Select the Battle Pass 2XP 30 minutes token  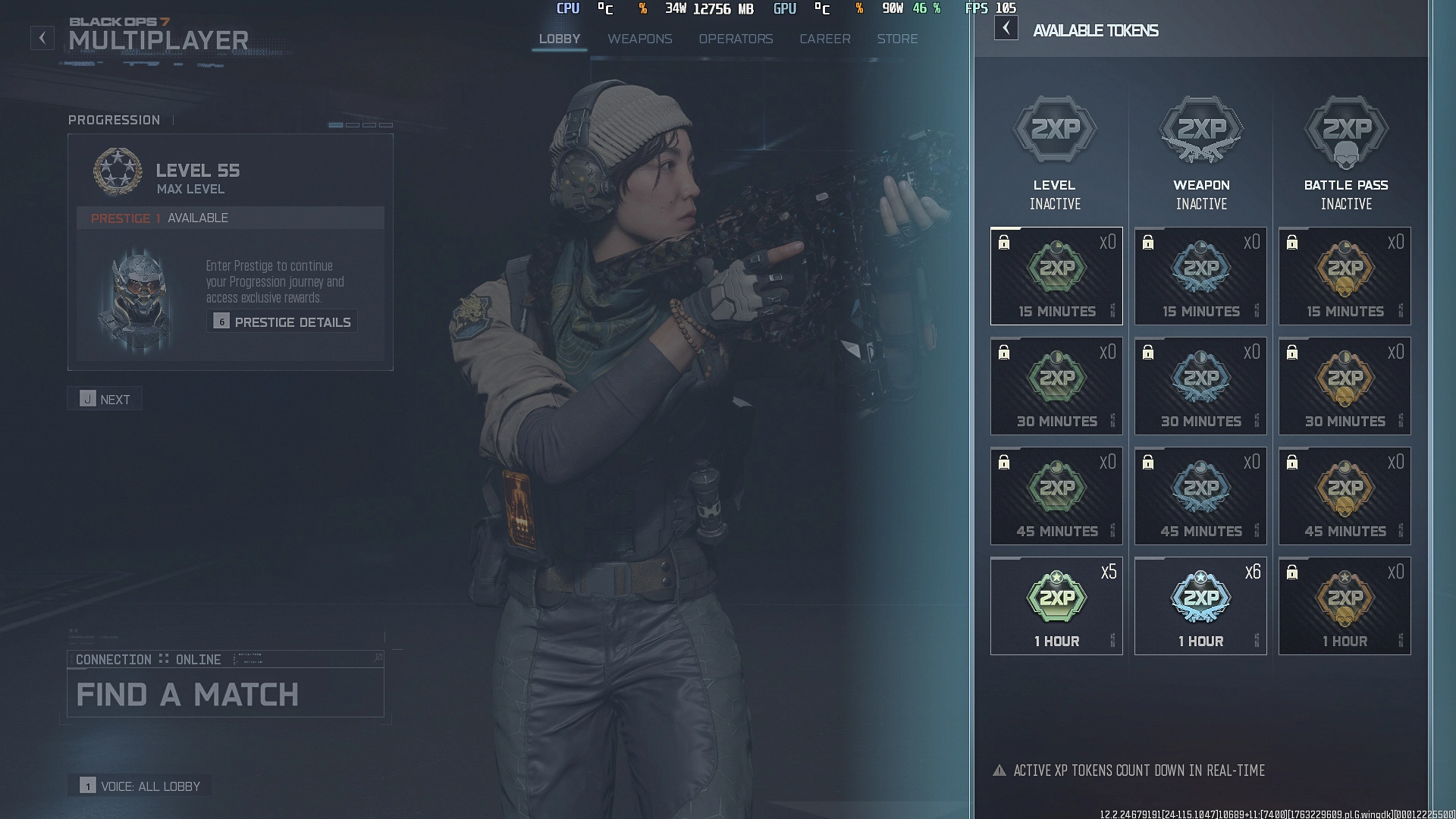[x=1345, y=385]
